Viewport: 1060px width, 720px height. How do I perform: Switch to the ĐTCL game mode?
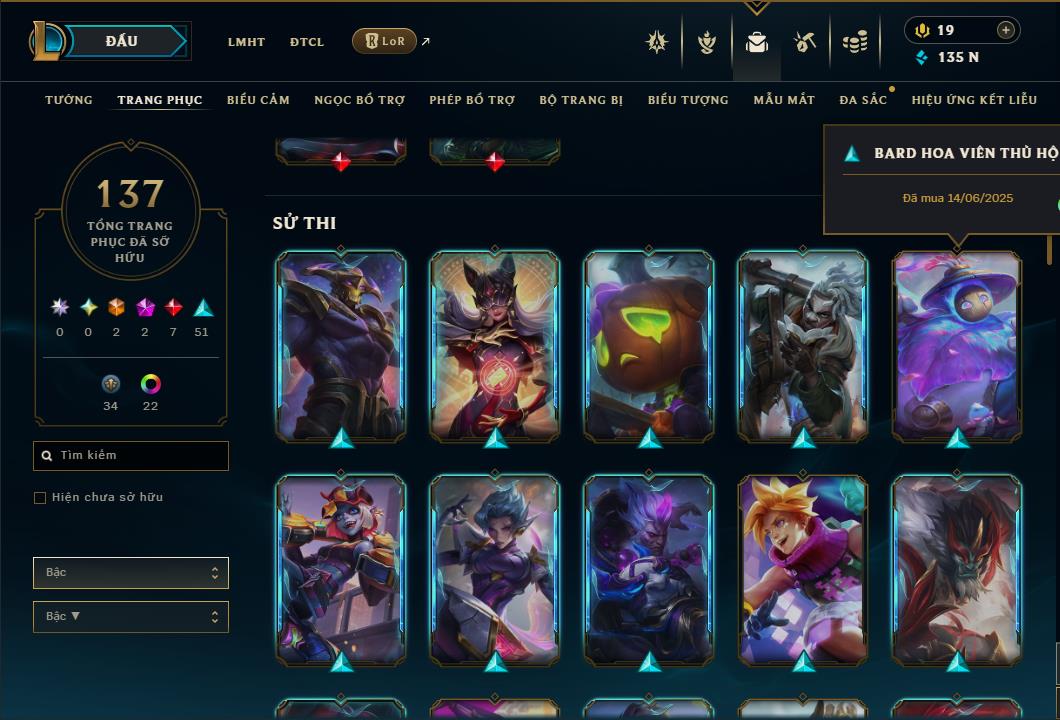[x=307, y=42]
